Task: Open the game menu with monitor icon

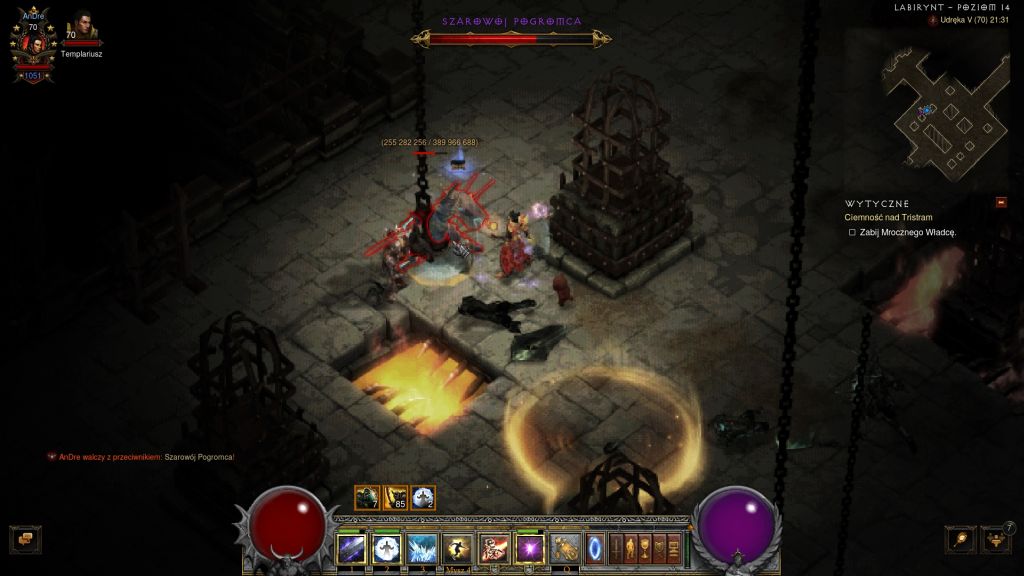Action: (674, 549)
